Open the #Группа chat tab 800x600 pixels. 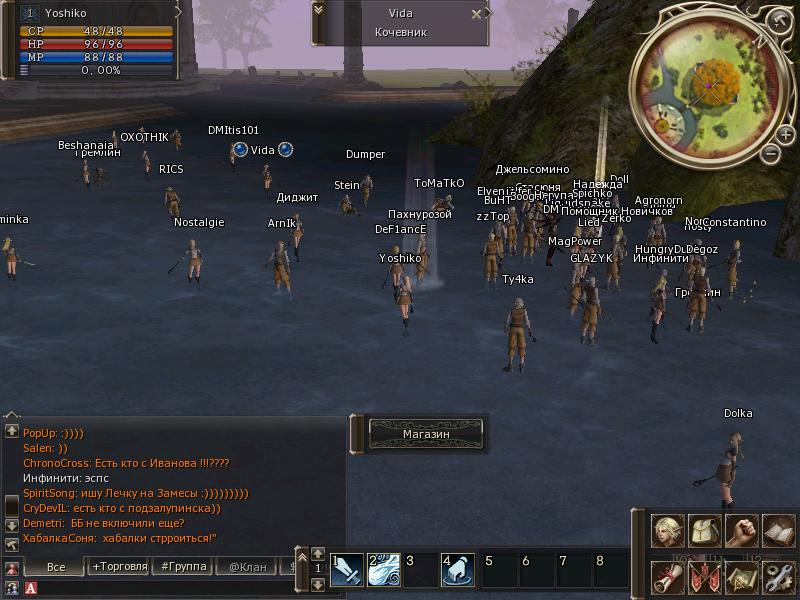(183, 567)
